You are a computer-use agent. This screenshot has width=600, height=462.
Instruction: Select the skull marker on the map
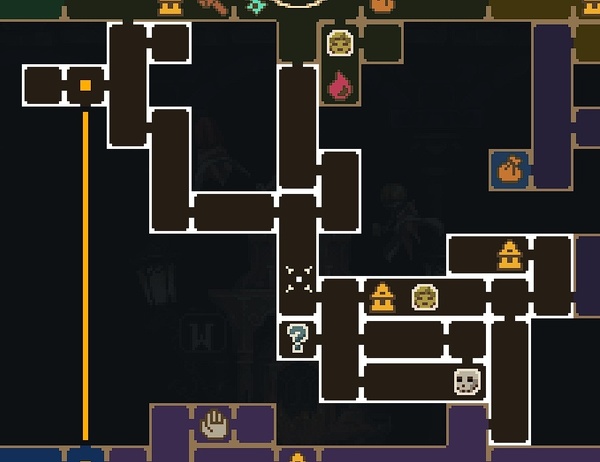tap(467, 381)
